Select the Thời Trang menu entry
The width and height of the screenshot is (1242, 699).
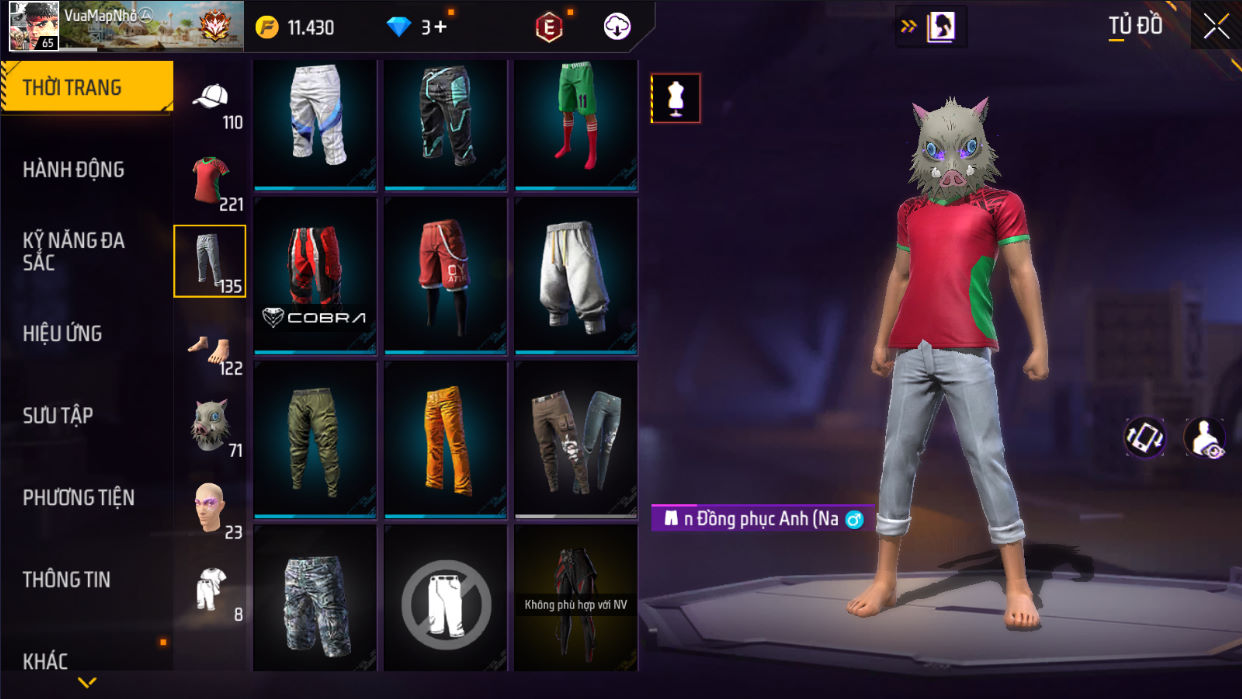72,88
